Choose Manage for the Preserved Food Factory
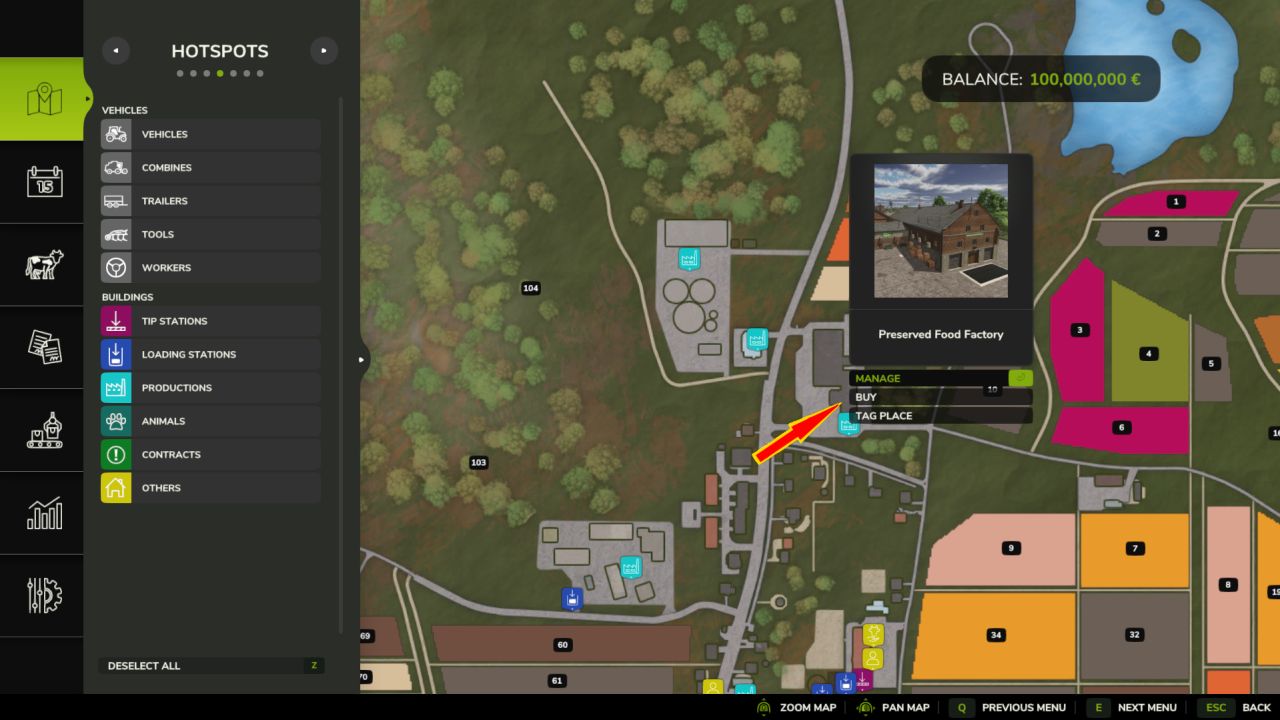 point(940,378)
